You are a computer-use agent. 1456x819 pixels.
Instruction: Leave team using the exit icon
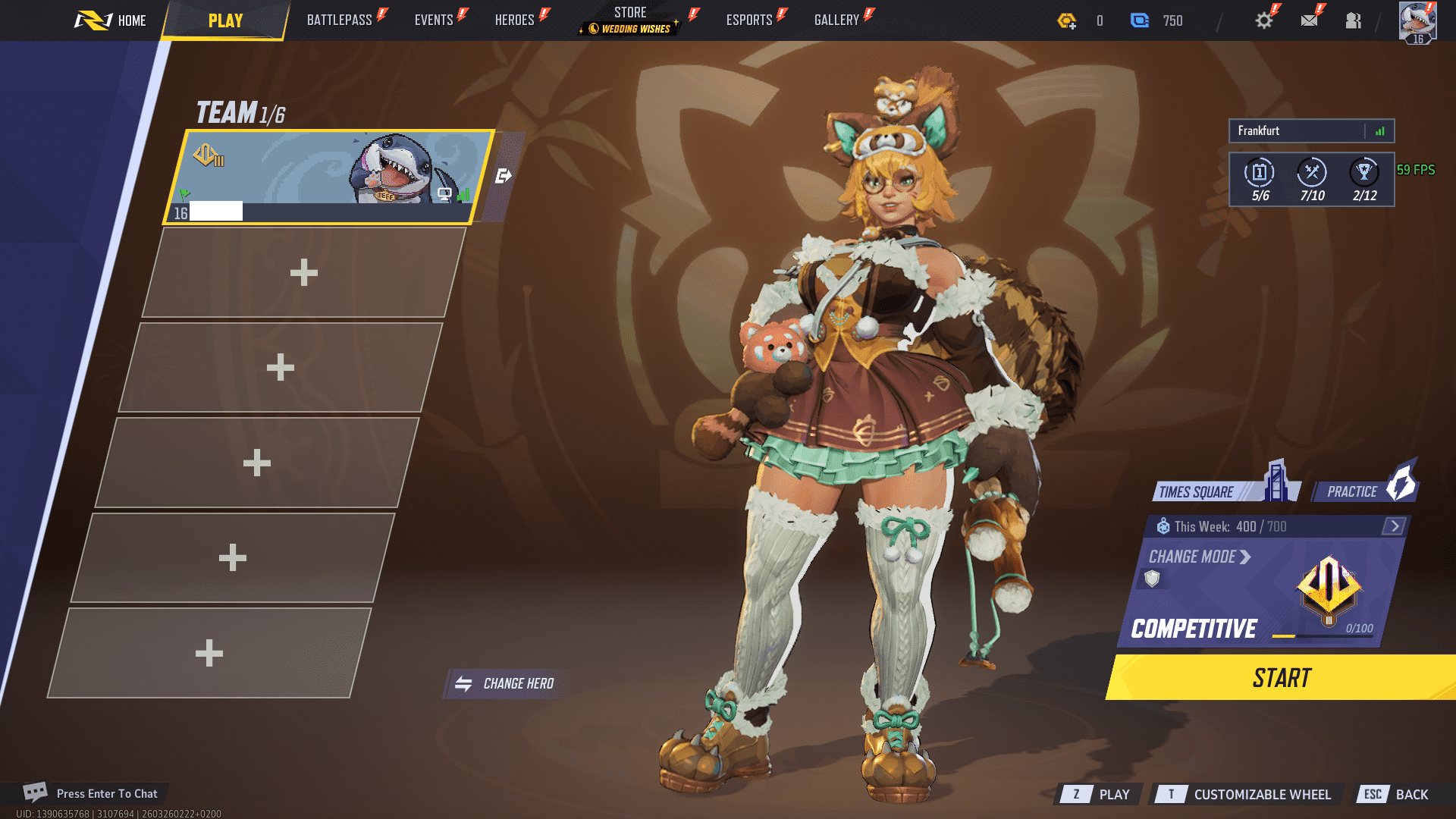pyautogui.click(x=504, y=176)
